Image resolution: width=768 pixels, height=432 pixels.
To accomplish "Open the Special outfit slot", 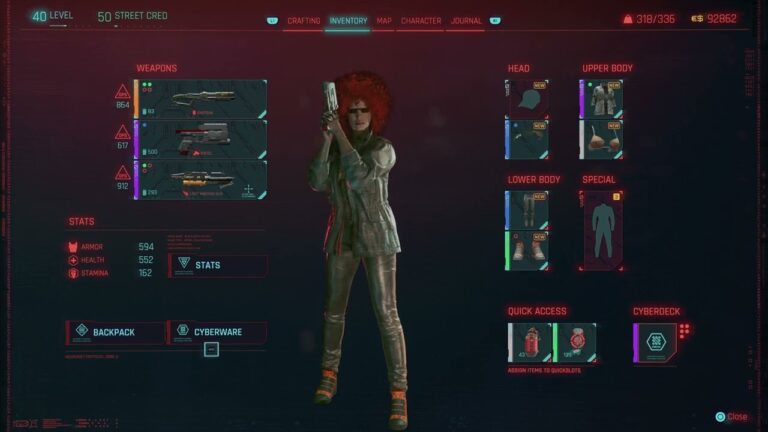I will 602,231.
